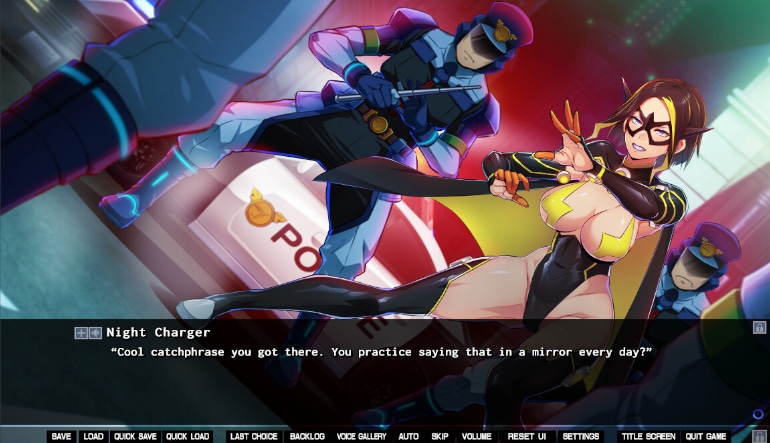Click the plus icon beside Night Charger

pyautogui.click(x=80, y=333)
